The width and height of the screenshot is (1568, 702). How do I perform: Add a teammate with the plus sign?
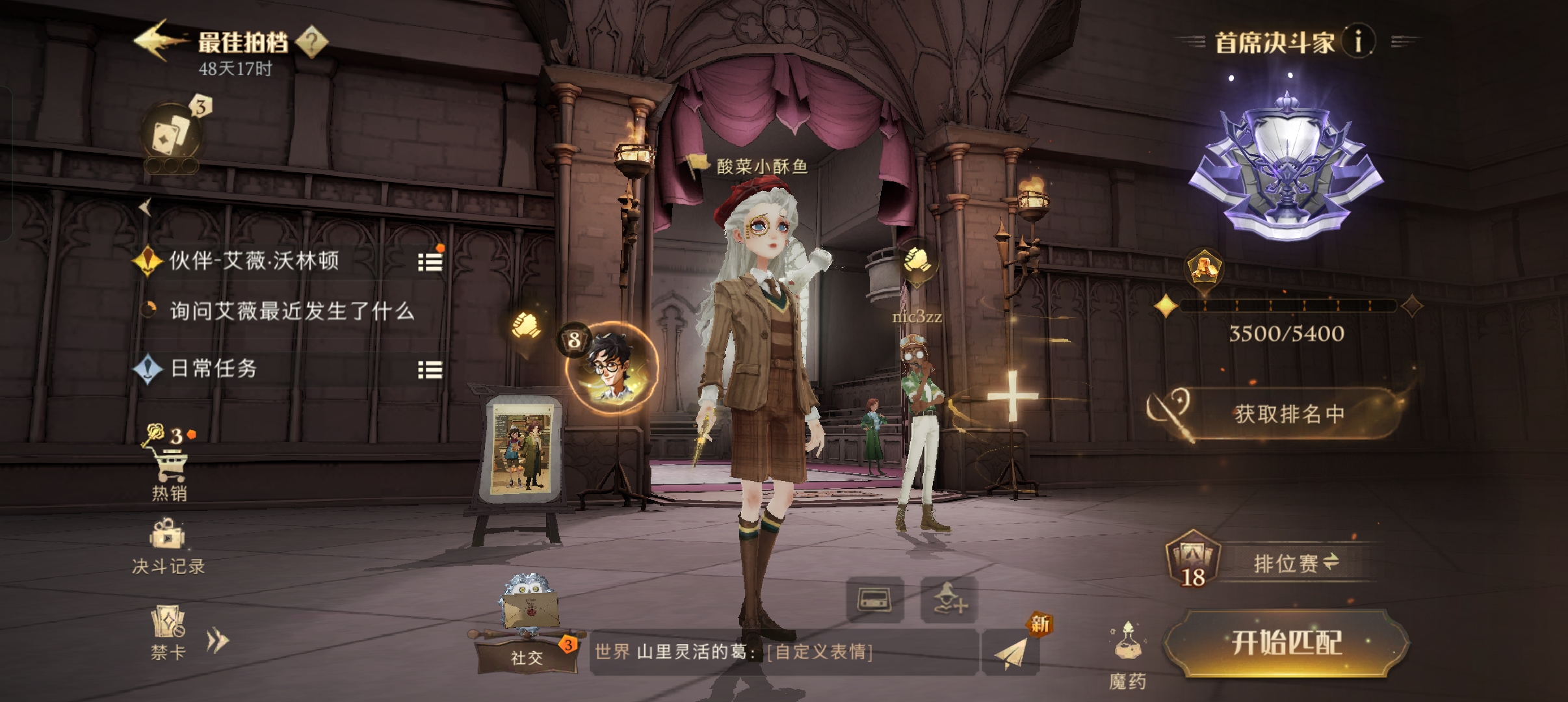(1012, 395)
